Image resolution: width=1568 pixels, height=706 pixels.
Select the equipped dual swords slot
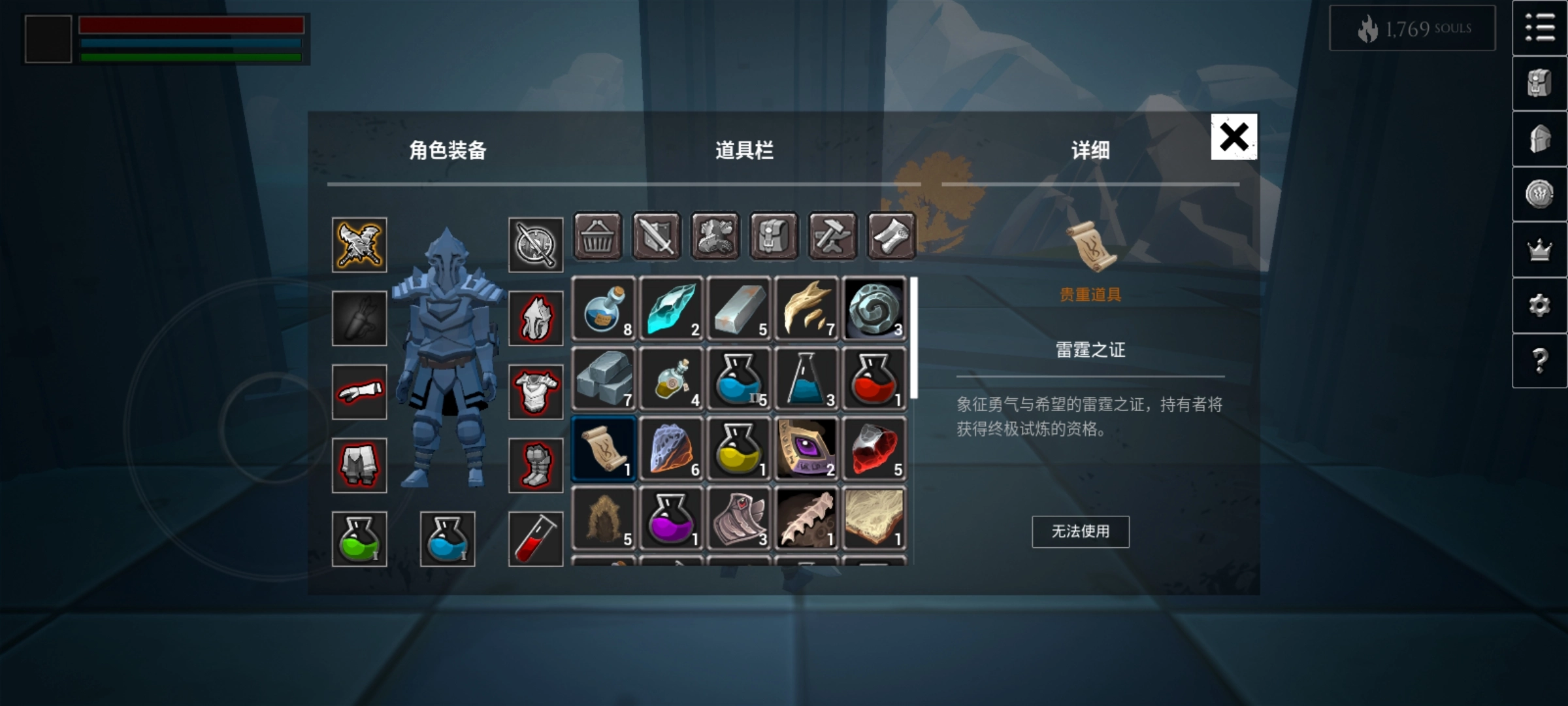coord(359,245)
